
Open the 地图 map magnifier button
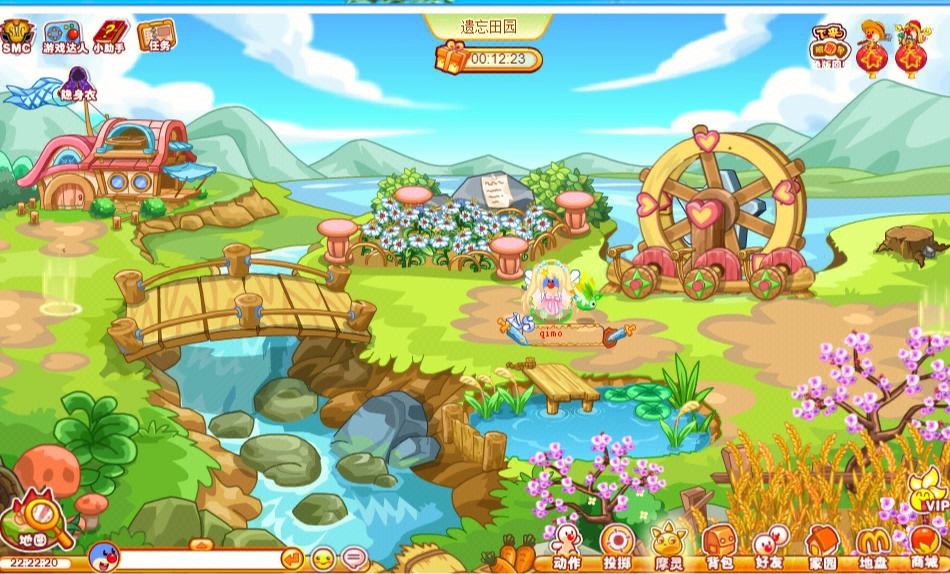(39, 520)
